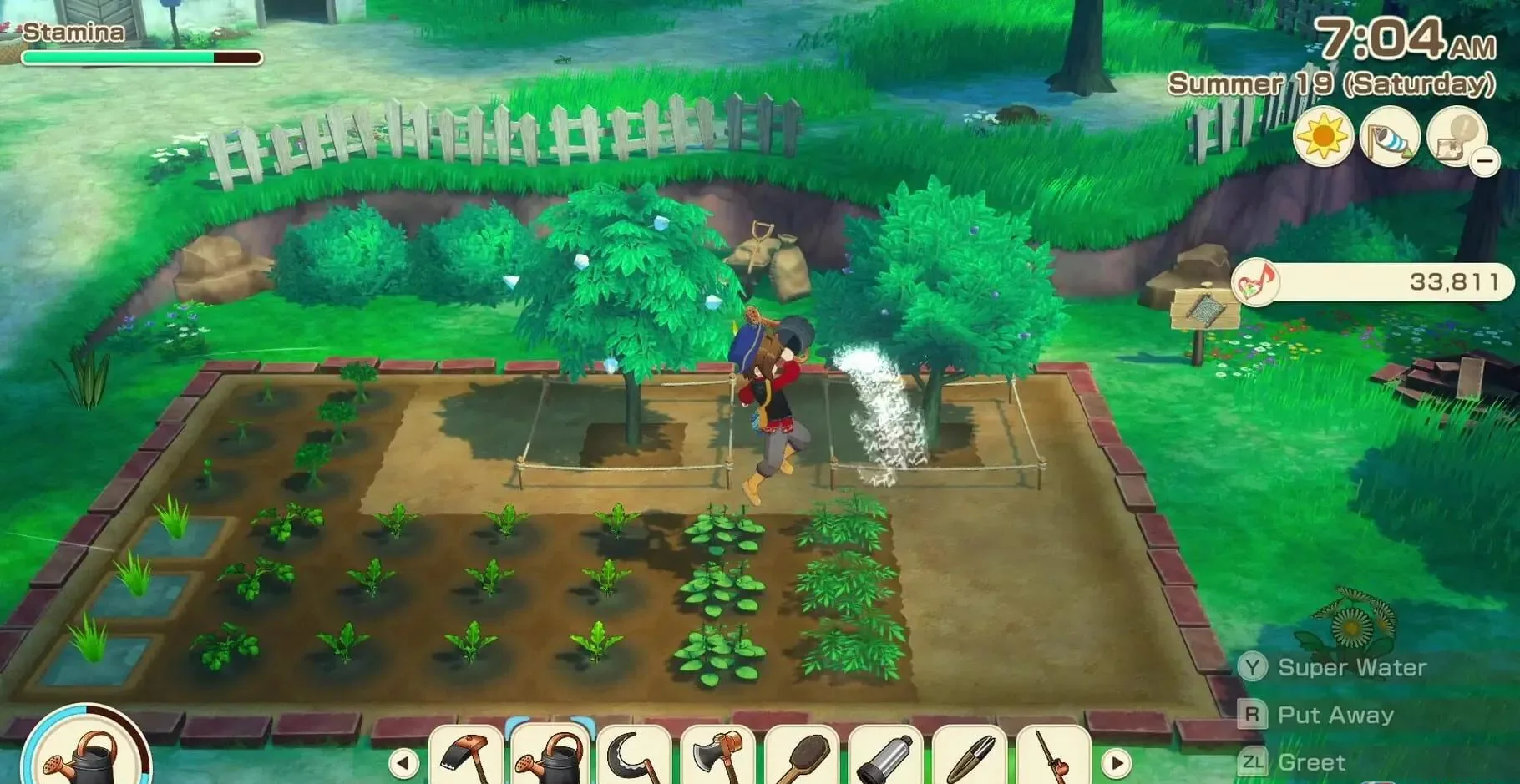Click the hotbar's left arrow button
The image size is (1520, 784).
coord(403,762)
